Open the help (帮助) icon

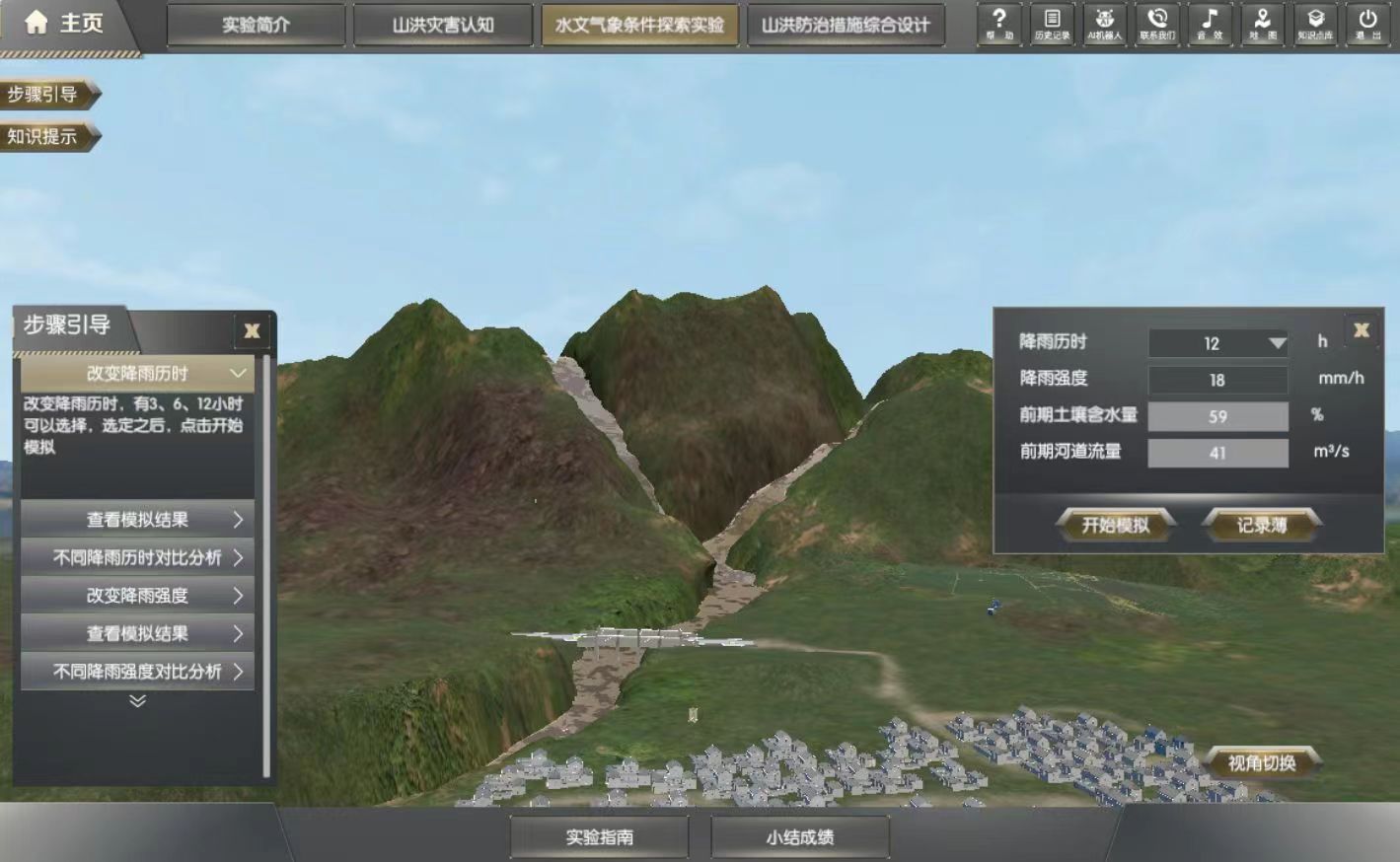(999, 25)
